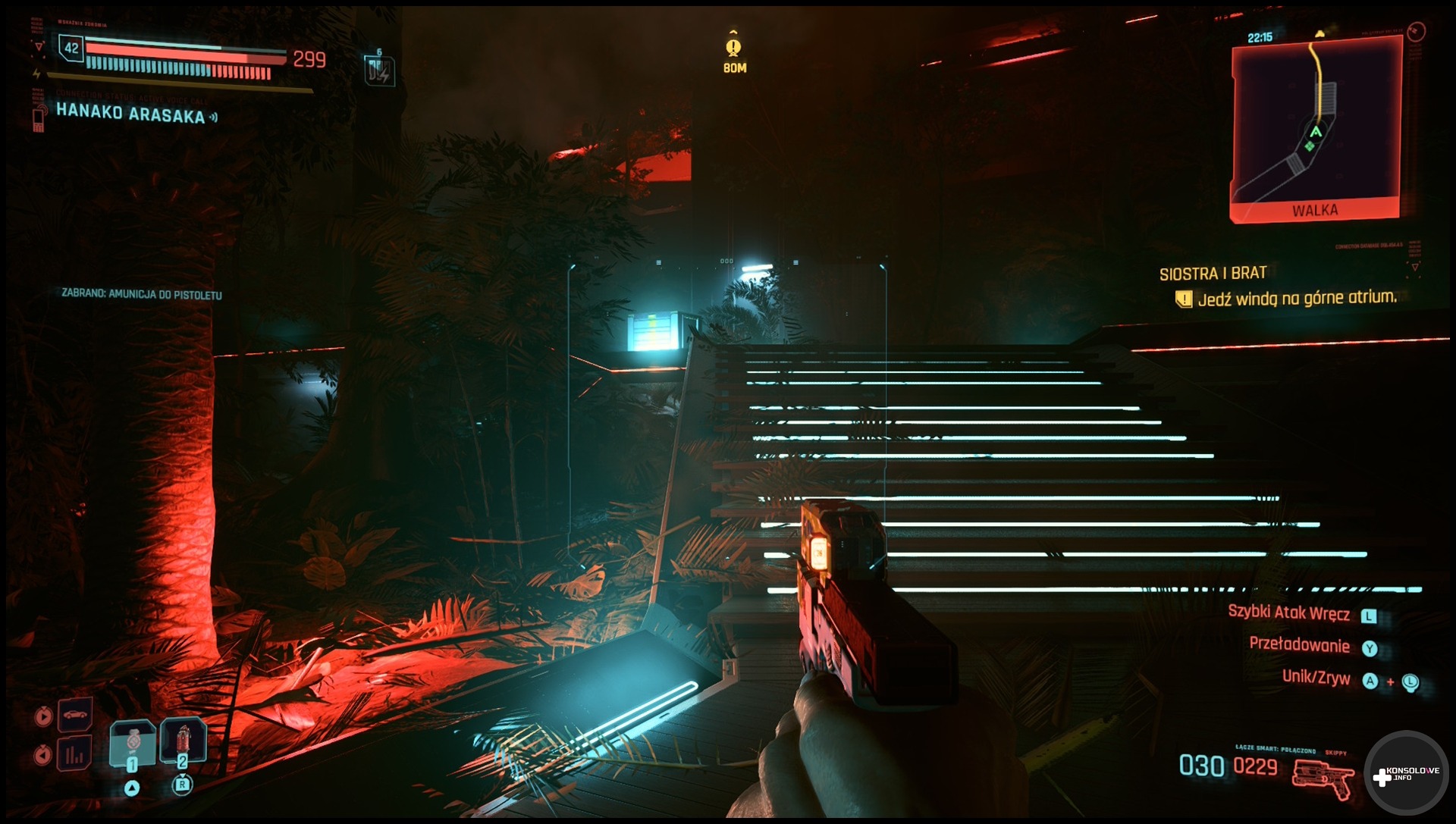1456x824 pixels.
Task: Click the call vehicle car icon
Action: [x=75, y=714]
